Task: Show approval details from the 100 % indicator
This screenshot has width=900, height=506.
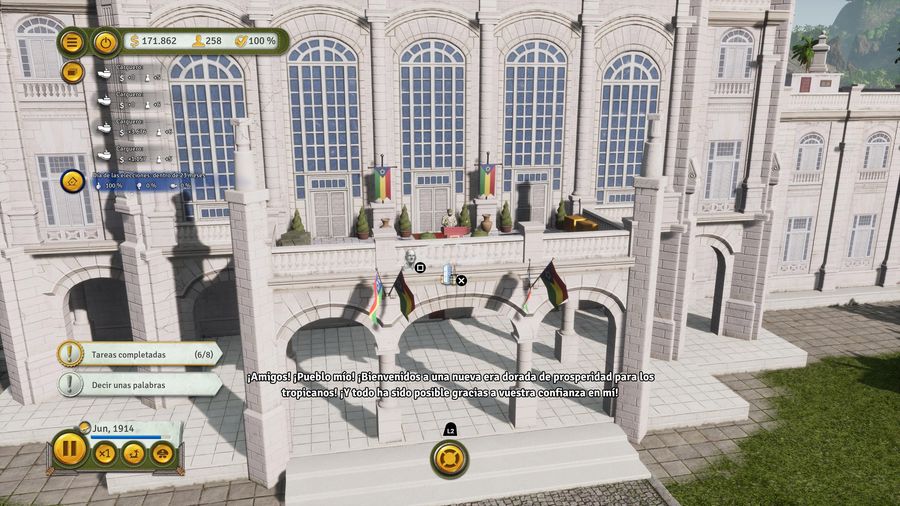Action: pos(256,41)
